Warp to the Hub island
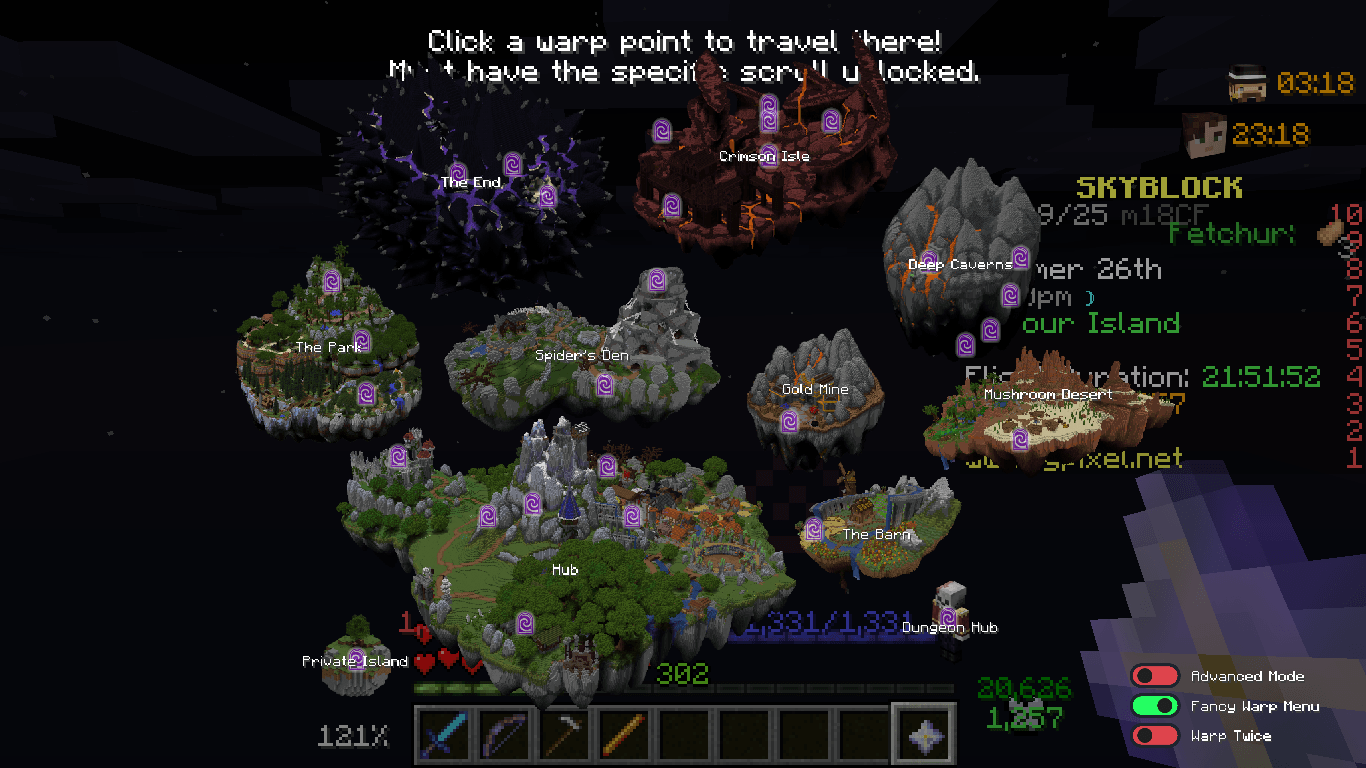 tap(565, 570)
